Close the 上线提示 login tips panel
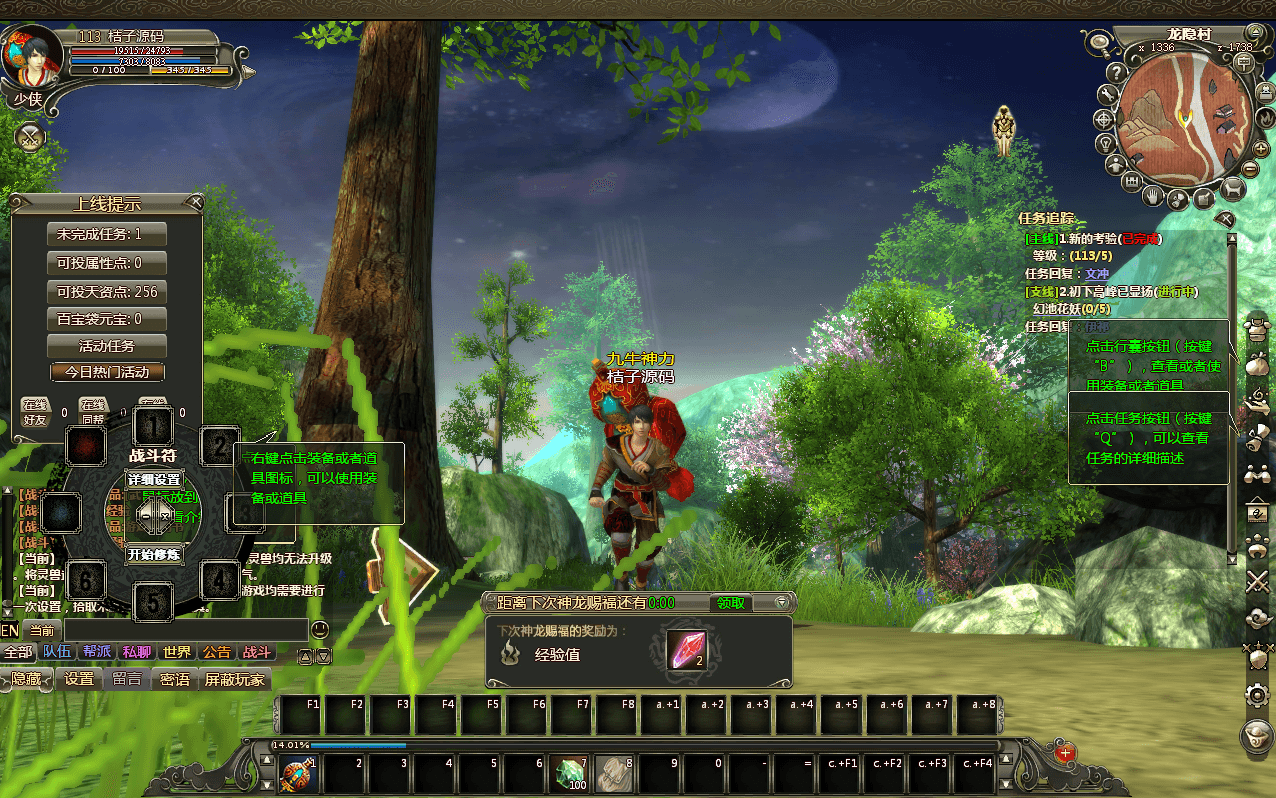 coord(197,203)
